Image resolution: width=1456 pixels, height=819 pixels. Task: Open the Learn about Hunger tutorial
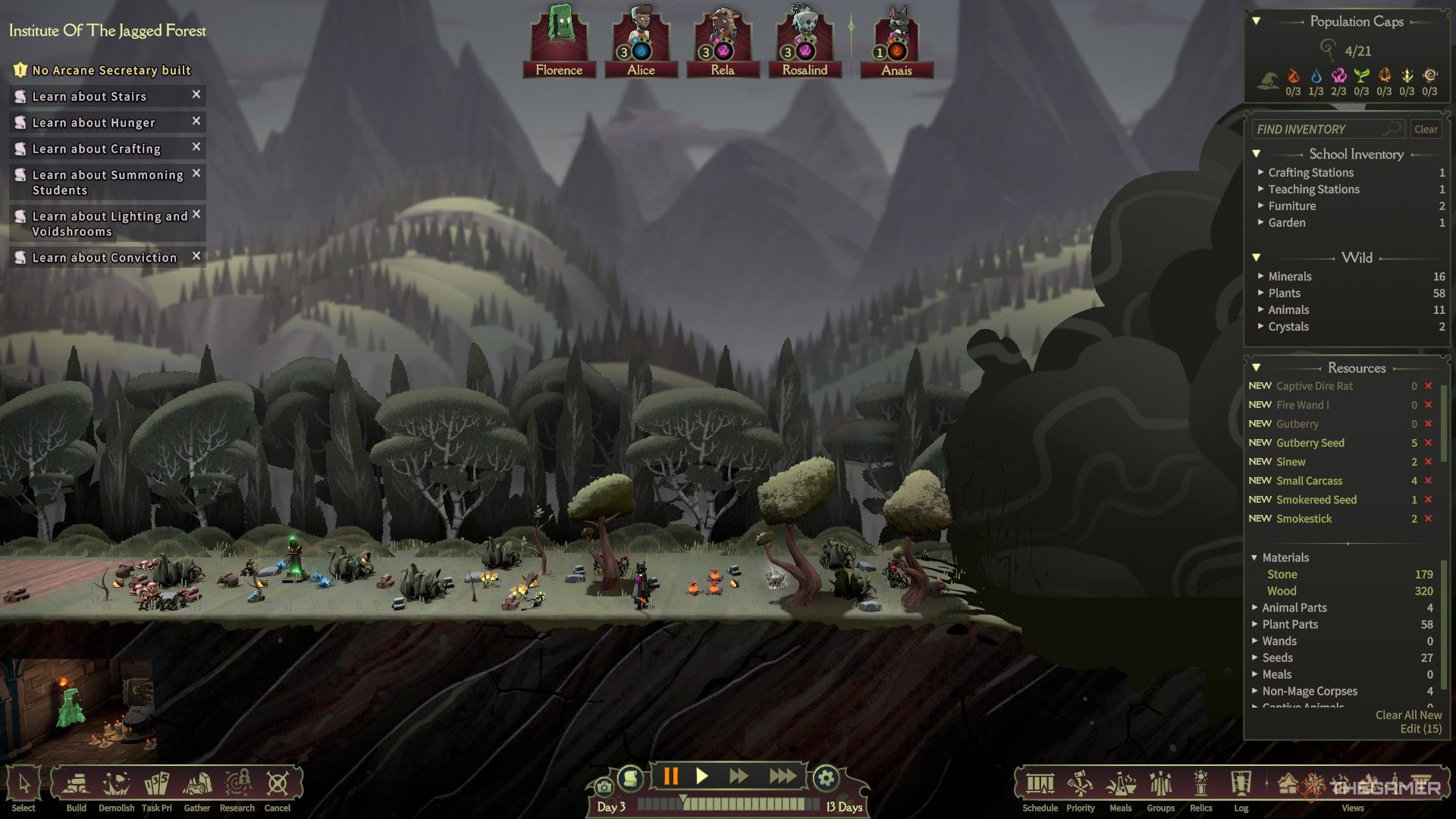pos(93,123)
